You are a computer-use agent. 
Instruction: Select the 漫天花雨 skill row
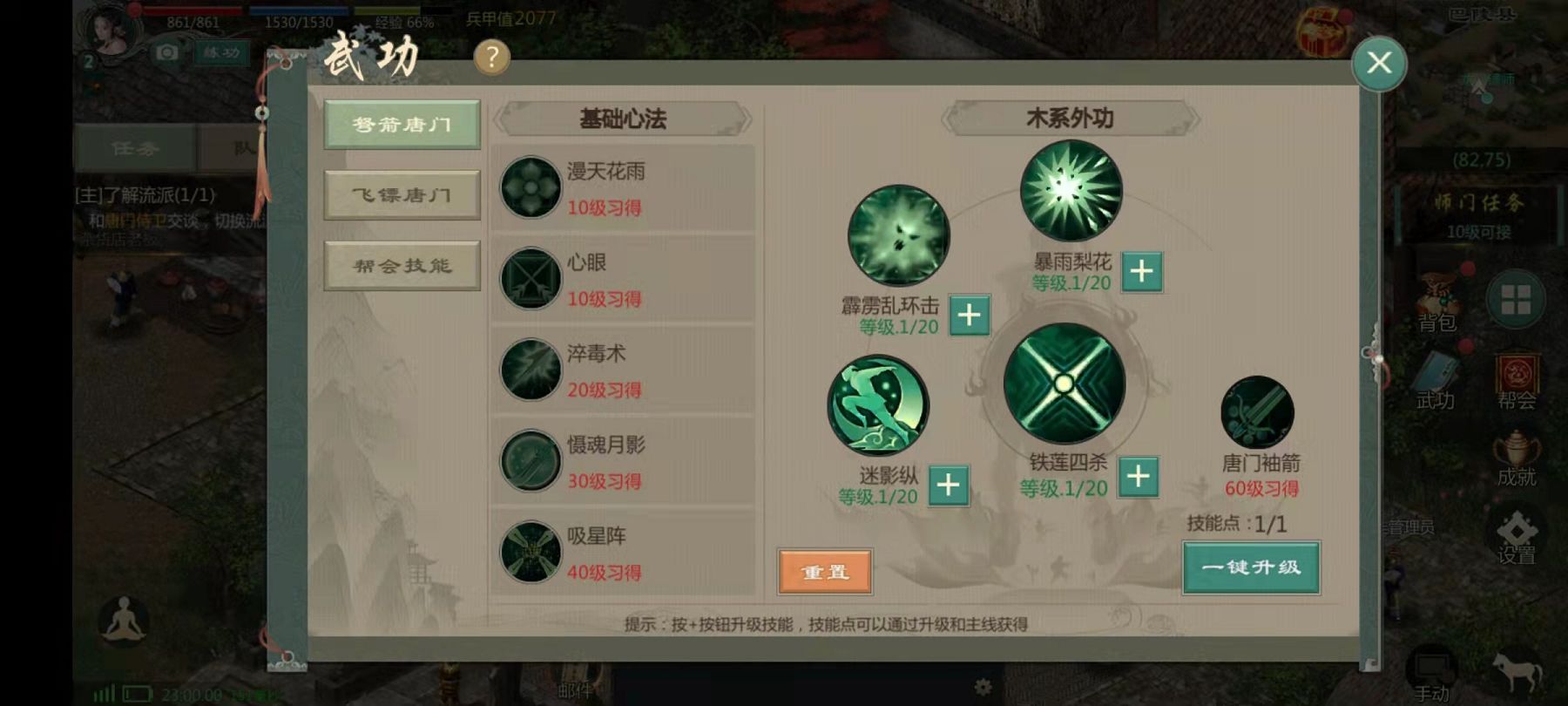[623, 188]
